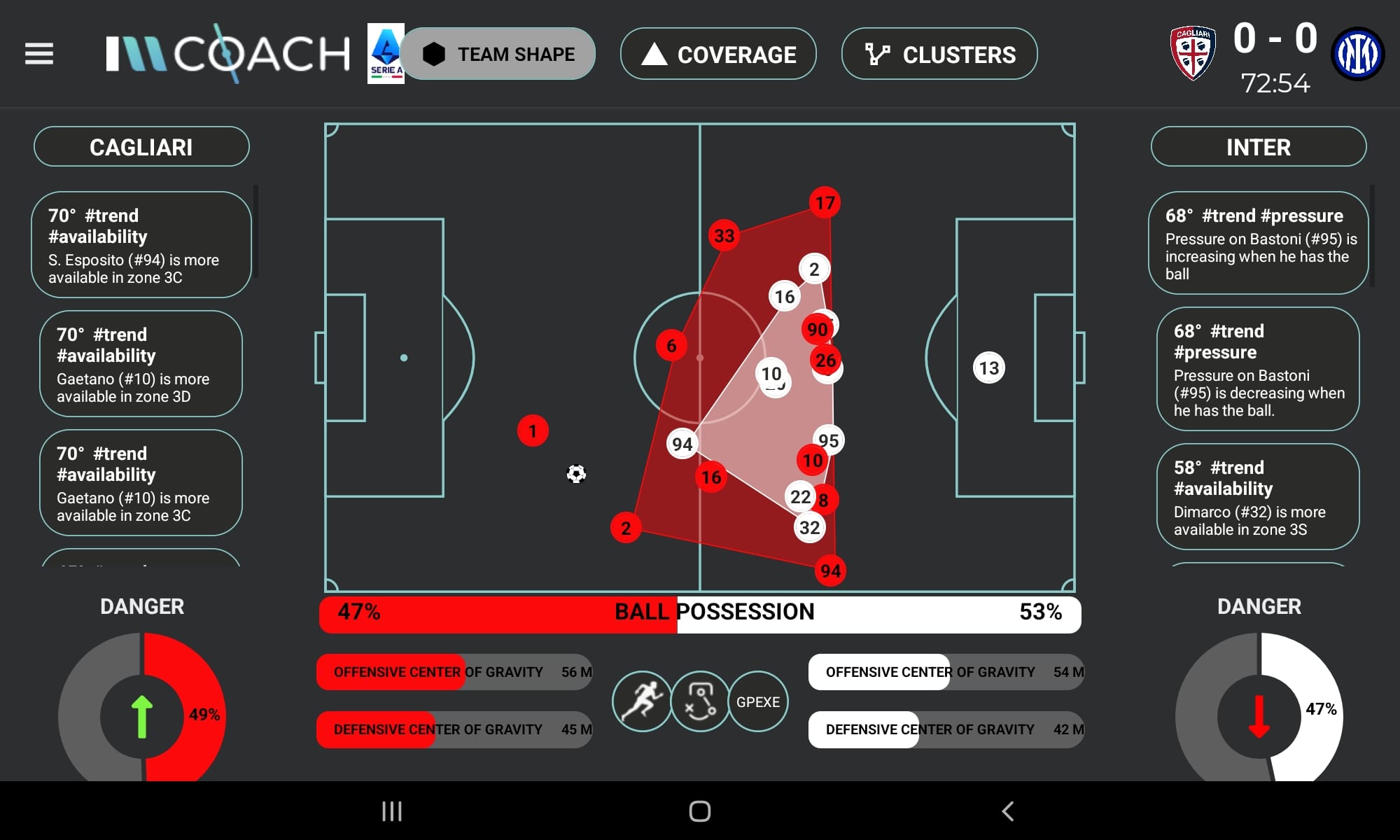The image size is (1400, 840).
Task: Open the tactics board icon
Action: click(x=699, y=701)
